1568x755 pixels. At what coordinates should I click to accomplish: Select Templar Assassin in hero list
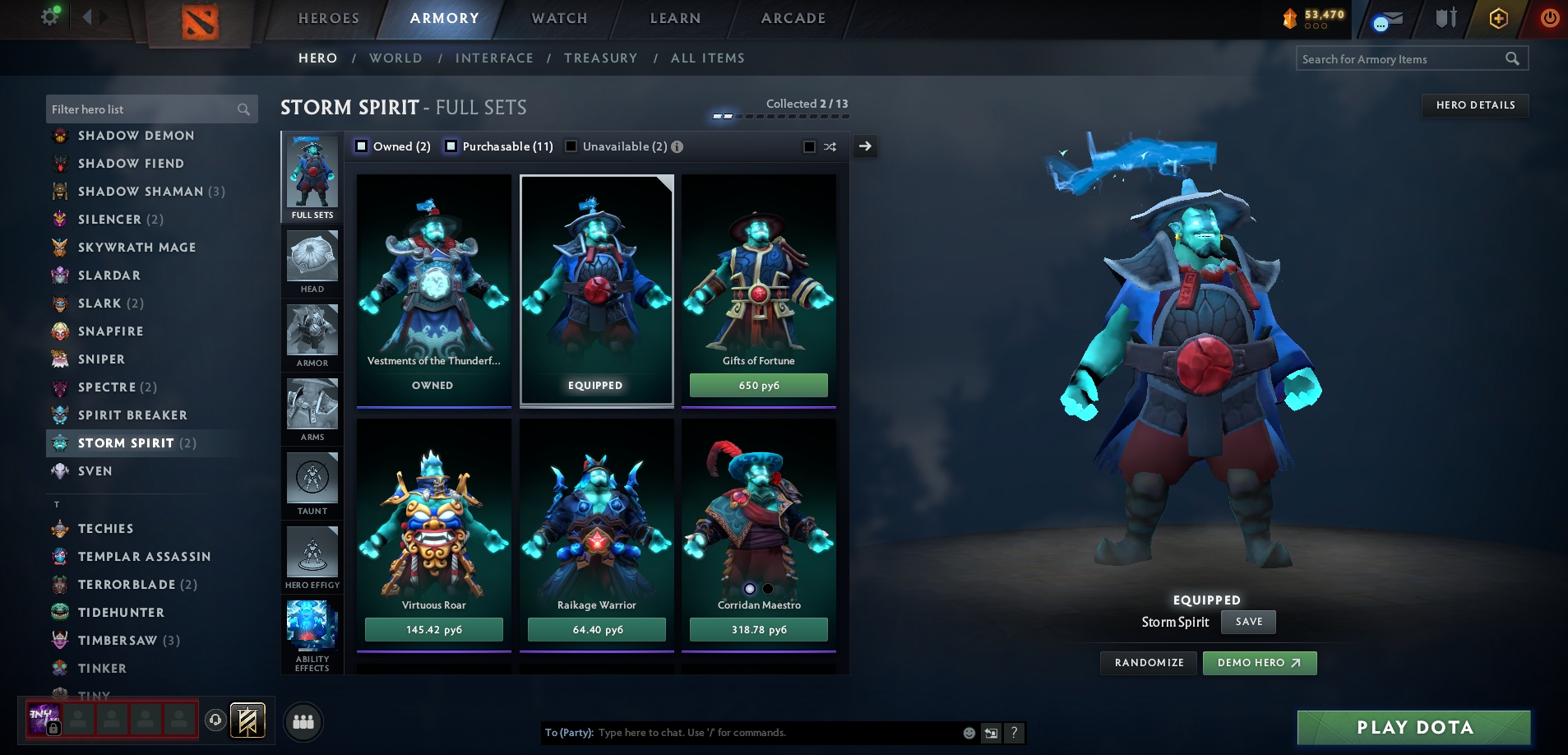click(x=144, y=557)
